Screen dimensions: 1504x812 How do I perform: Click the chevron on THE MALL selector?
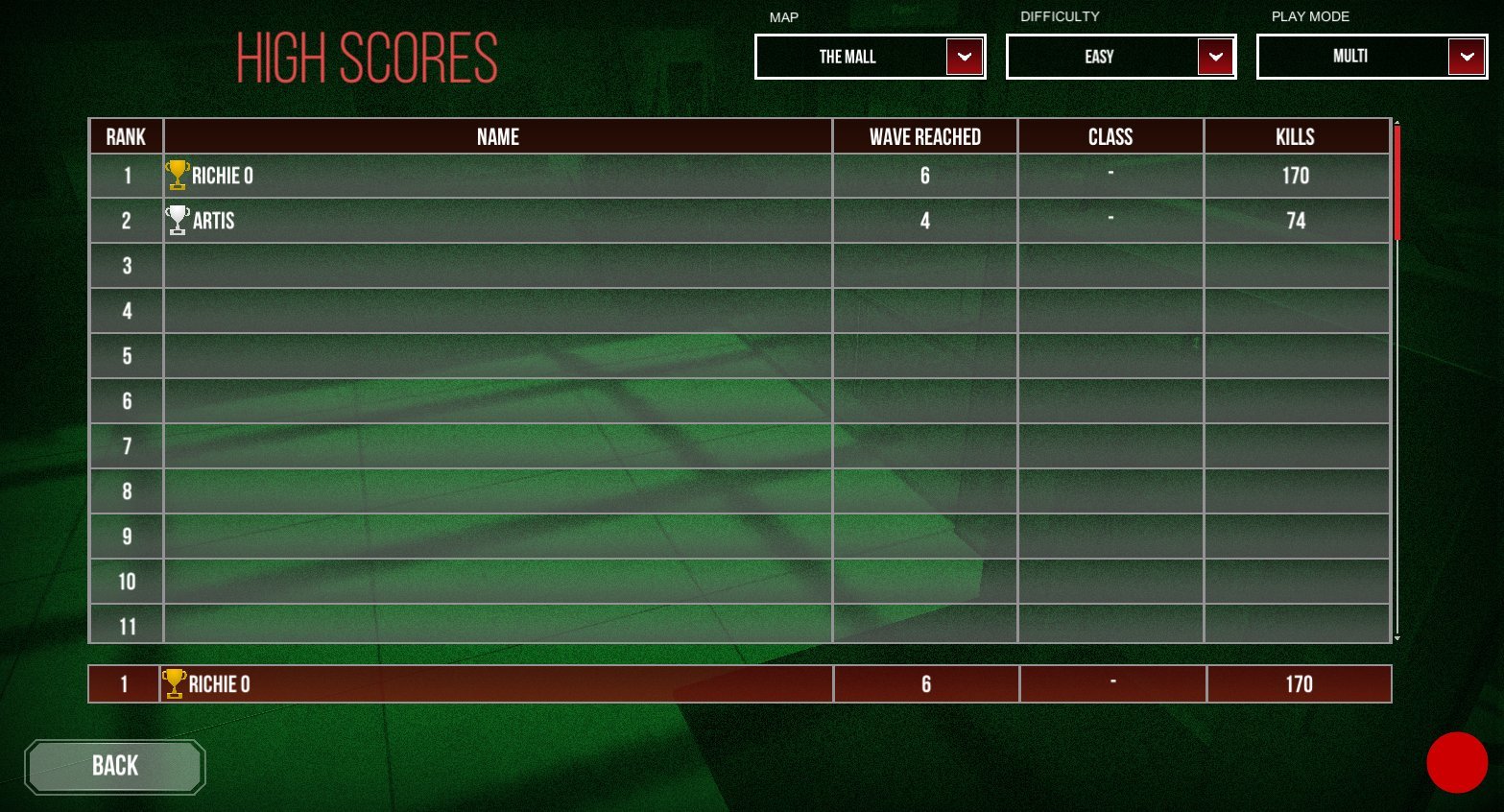964,57
